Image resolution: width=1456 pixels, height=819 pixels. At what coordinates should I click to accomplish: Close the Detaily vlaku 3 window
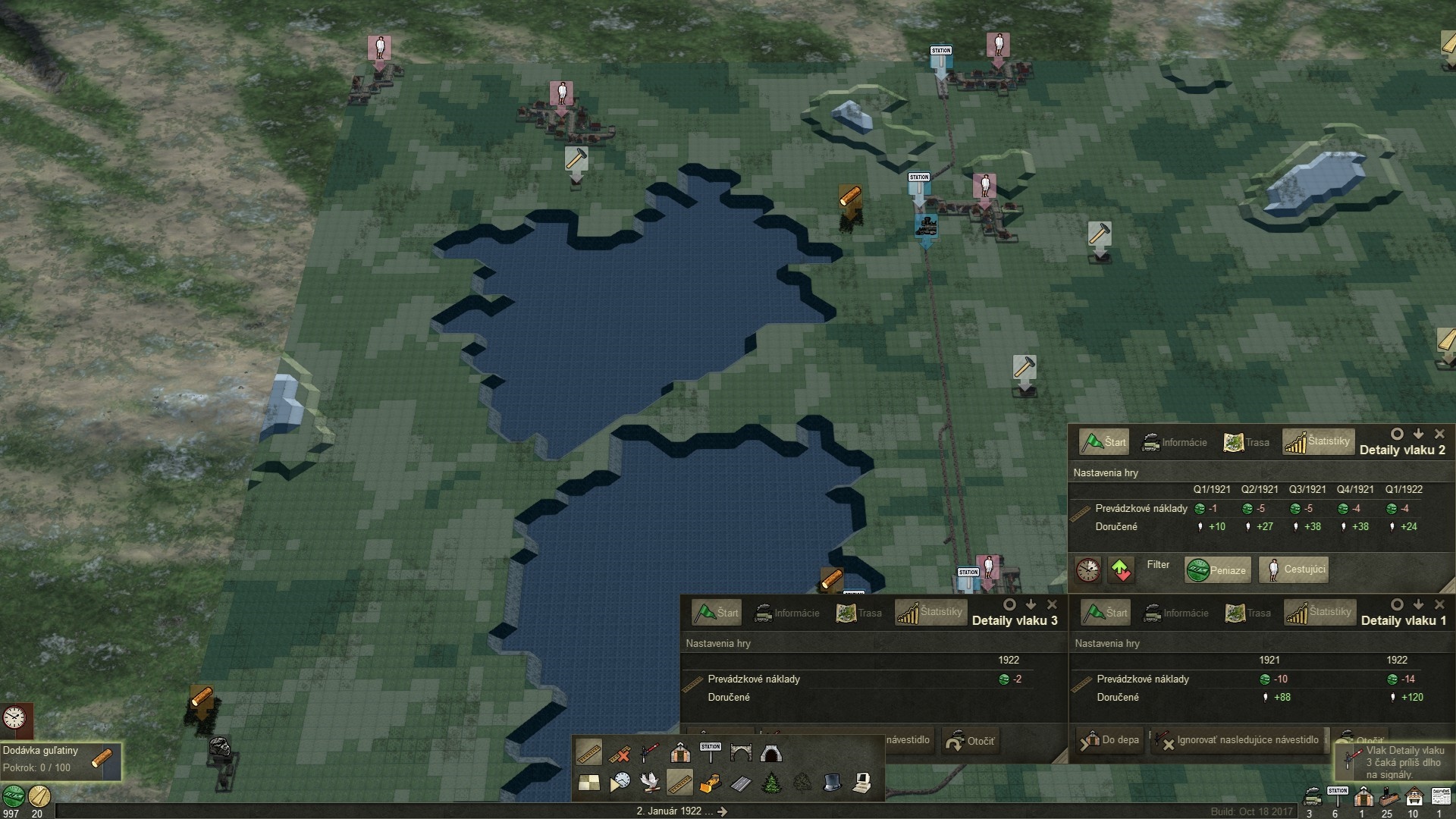coord(1052,604)
